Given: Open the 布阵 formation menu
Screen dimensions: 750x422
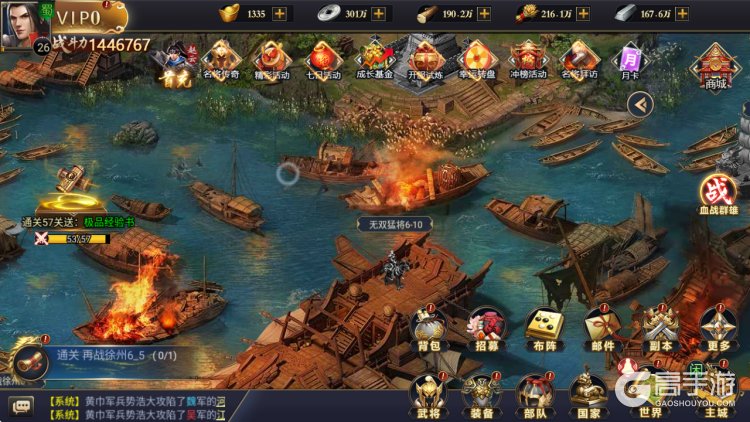Looking at the screenshot, I should pos(545,327).
